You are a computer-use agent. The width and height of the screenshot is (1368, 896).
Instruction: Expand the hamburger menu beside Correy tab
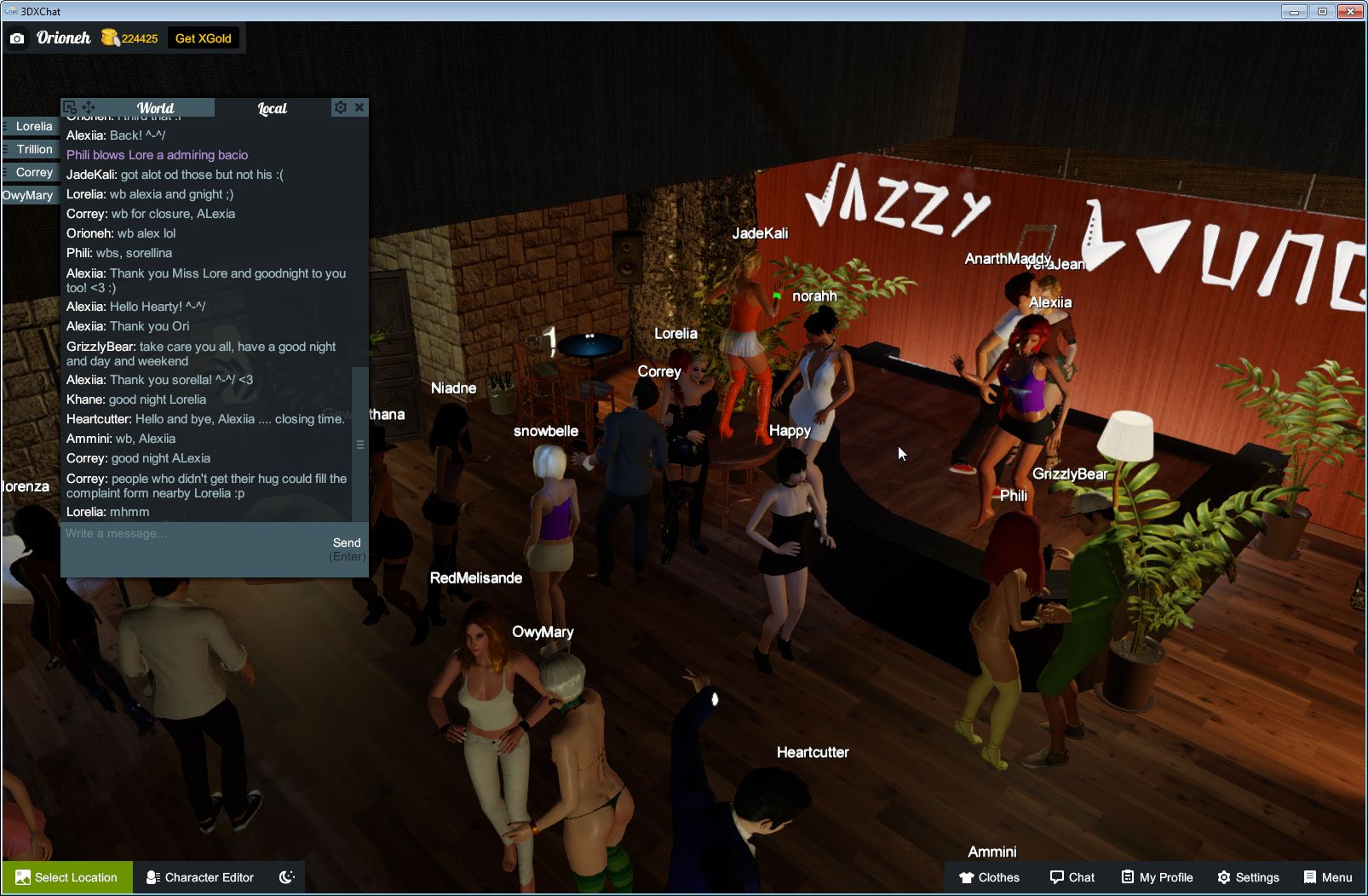point(5,172)
